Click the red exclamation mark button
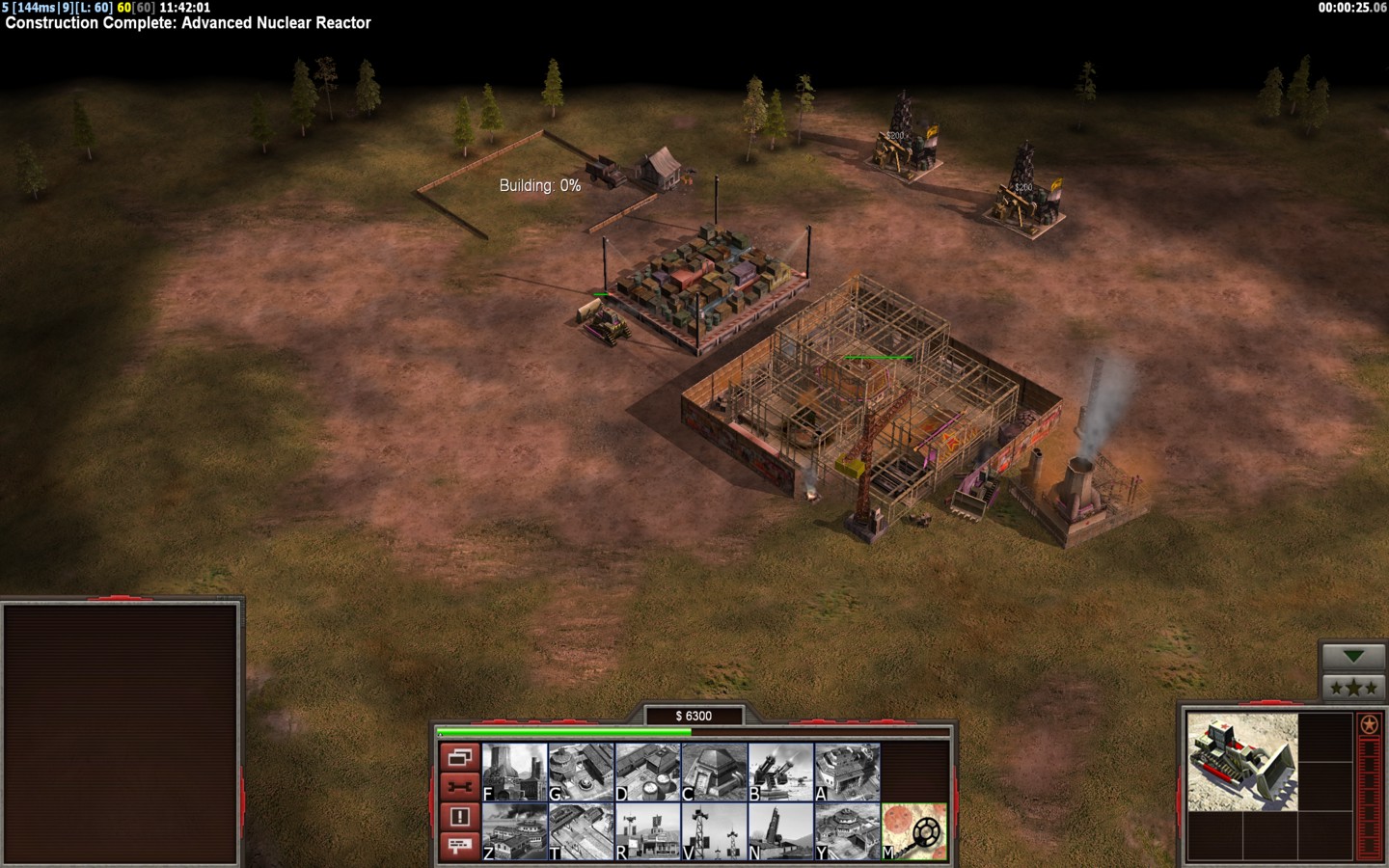Image resolution: width=1389 pixels, height=868 pixels. pos(459,817)
